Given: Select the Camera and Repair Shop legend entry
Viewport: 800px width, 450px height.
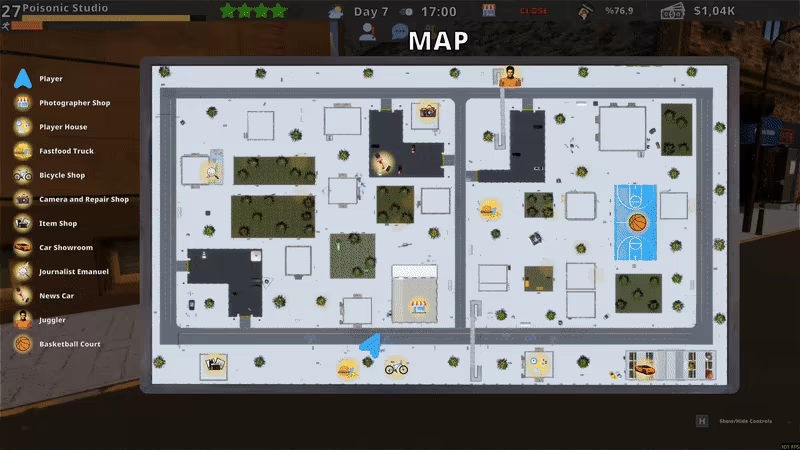Looking at the screenshot, I should 83,199.
